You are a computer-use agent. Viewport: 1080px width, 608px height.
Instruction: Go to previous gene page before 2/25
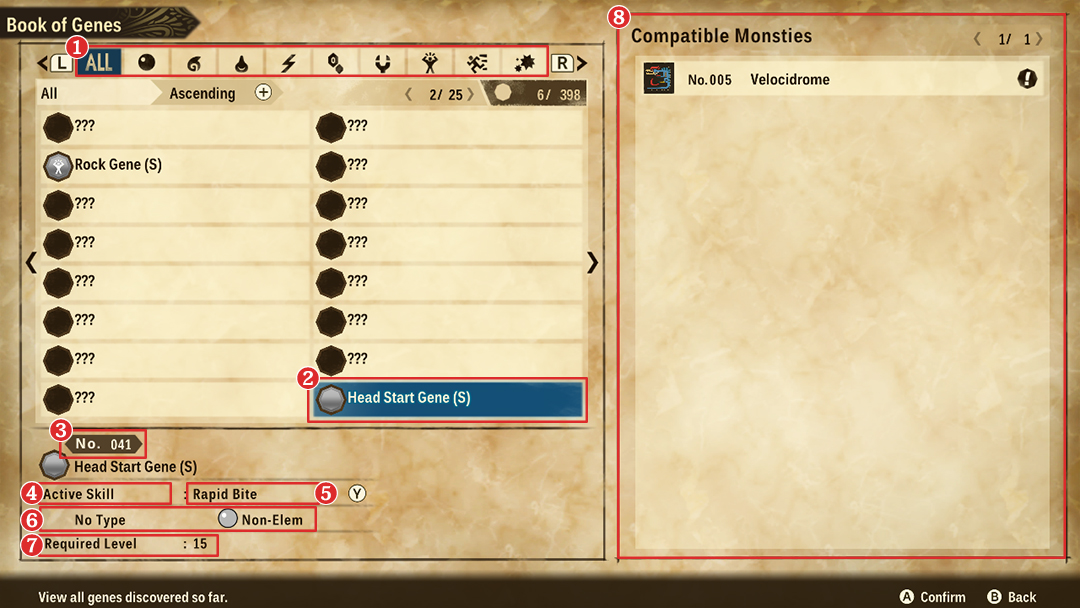click(408, 94)
